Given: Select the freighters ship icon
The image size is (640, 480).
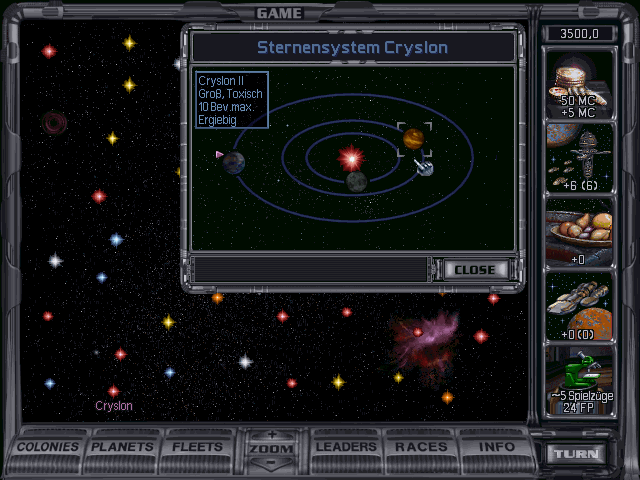Looking at the screenshot, I should point(578,305).
